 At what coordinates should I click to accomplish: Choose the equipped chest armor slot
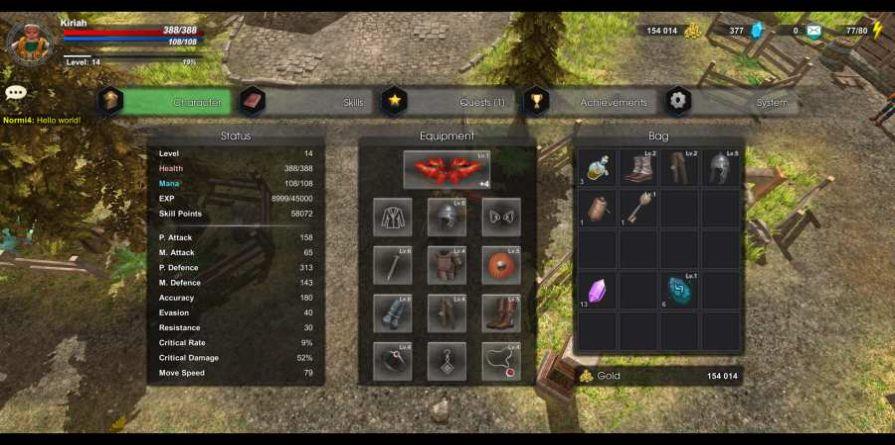(x=446, y=265)
